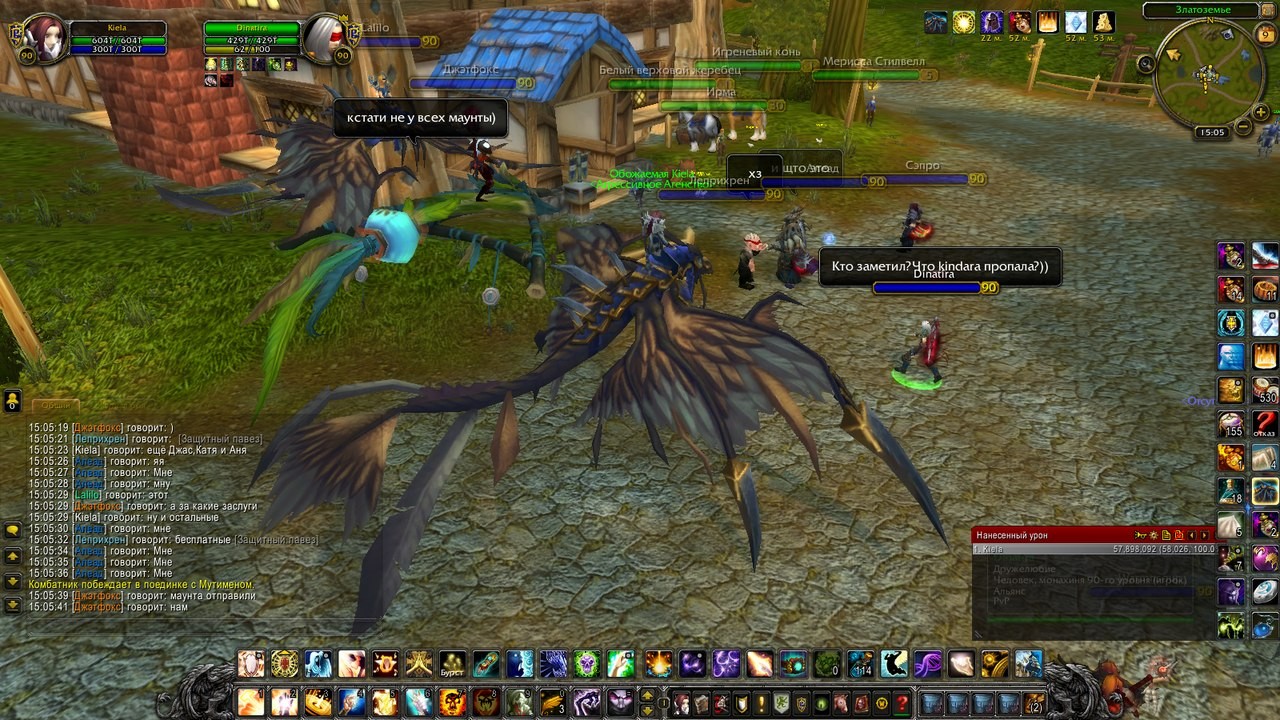
Task: Zoom out the minimap with the minus button
Action: tap(1243, 127)
